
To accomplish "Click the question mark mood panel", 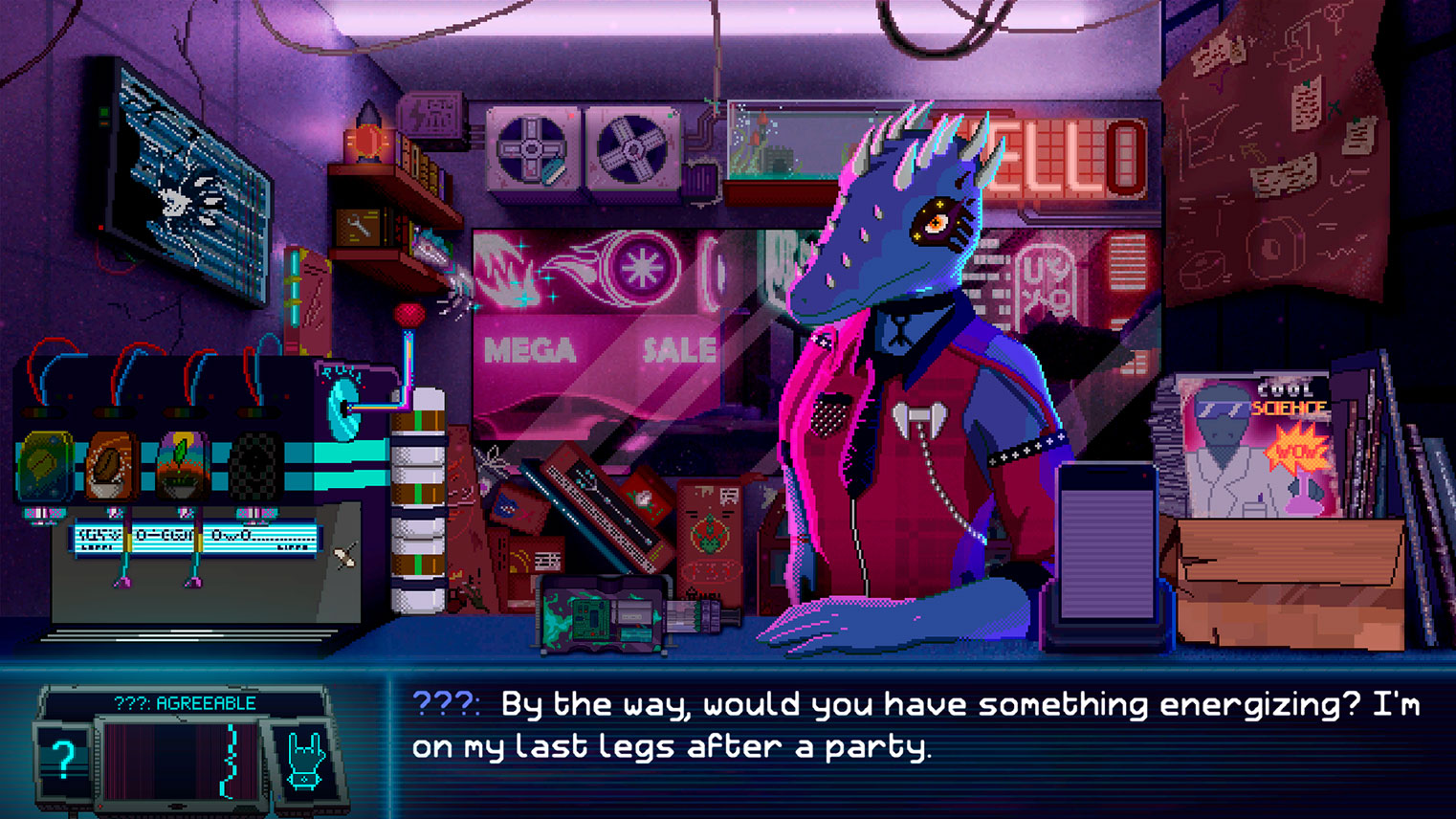I will [63, 760].
